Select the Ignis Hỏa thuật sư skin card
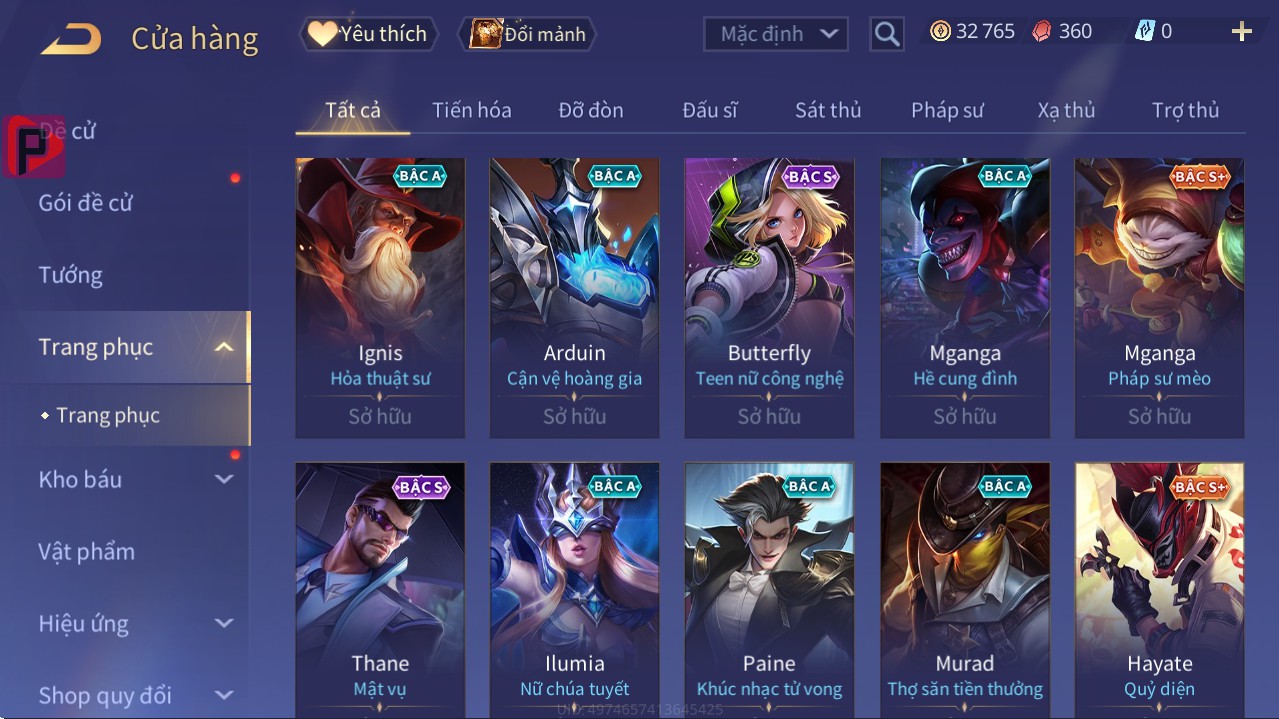The height and width of the screenshot is (719, 1279). click(x=380, y=297)
